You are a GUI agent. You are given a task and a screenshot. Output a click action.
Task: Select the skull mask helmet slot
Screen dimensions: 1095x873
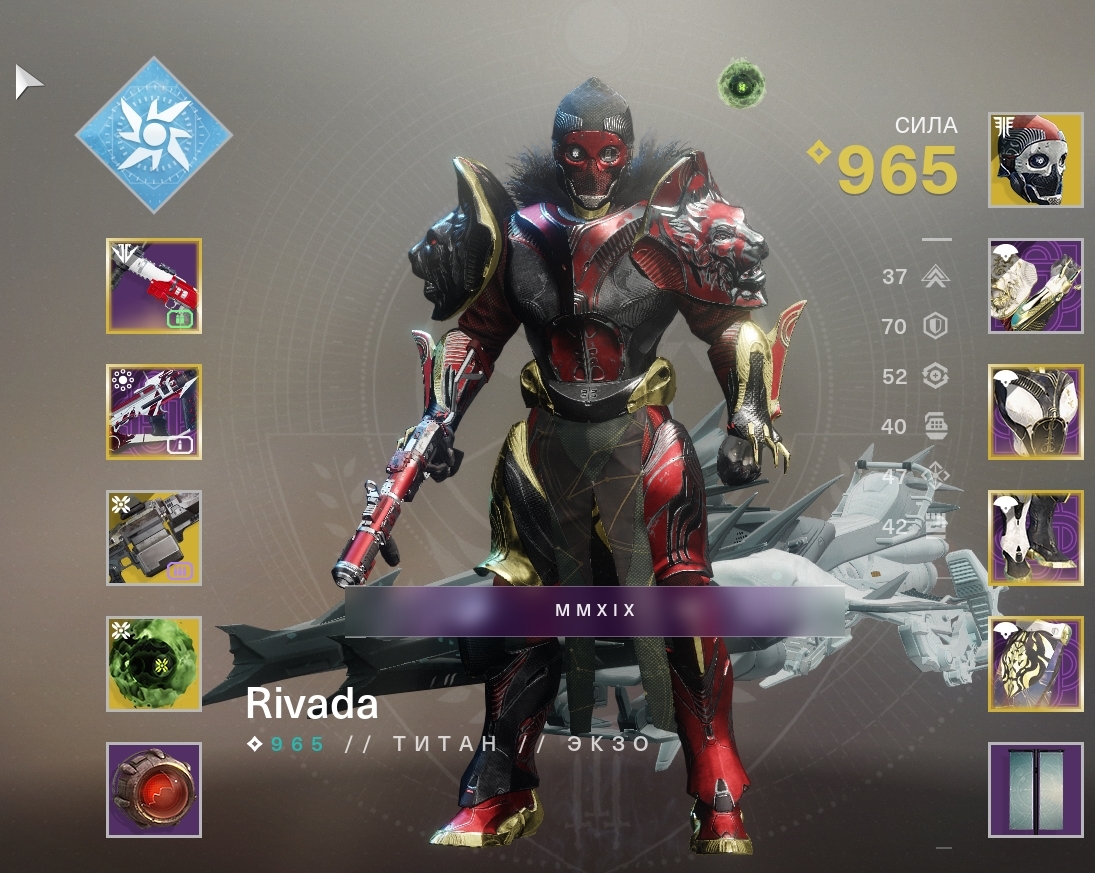coord(1036,160)
